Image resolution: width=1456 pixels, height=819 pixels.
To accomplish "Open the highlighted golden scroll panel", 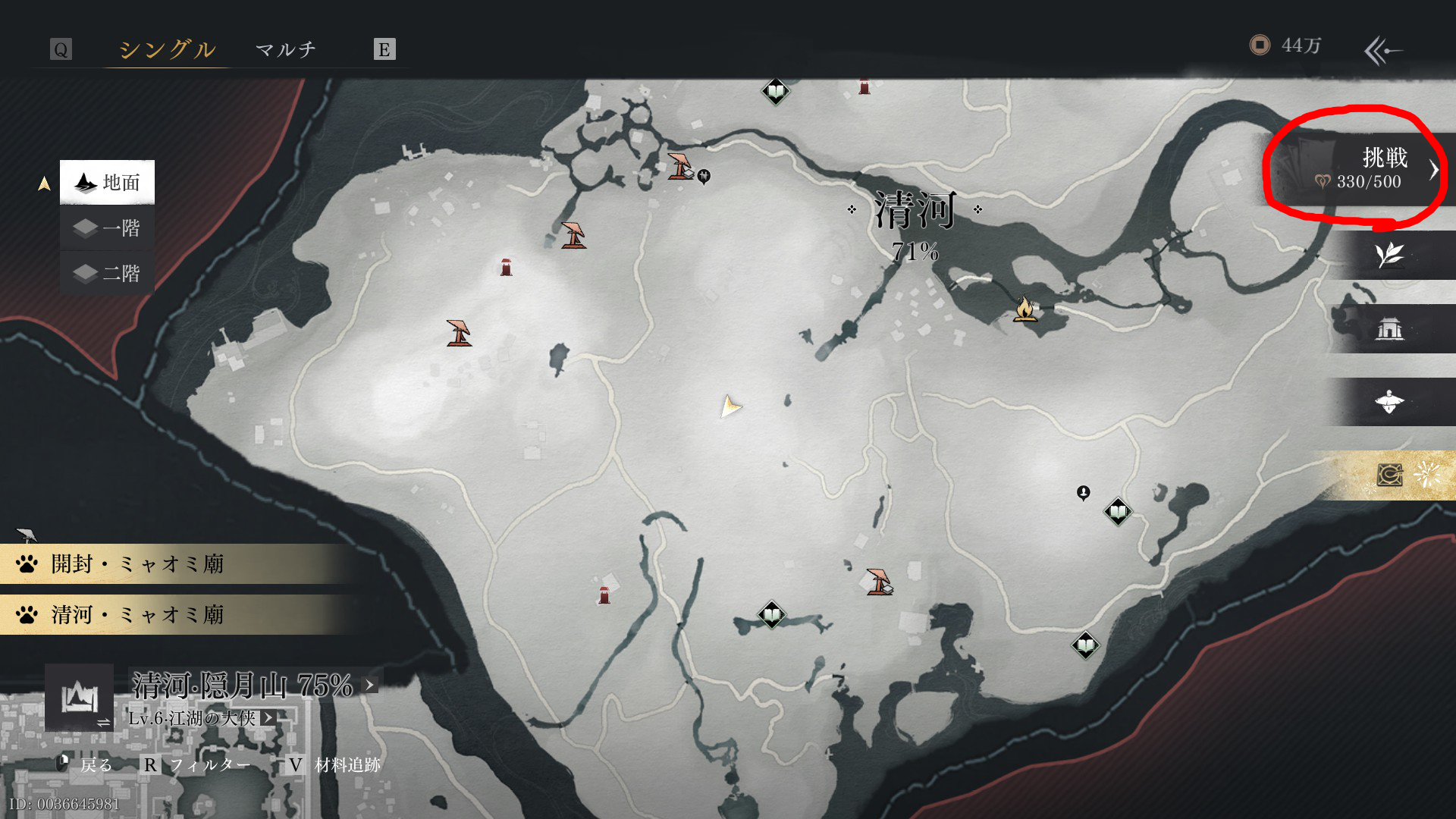I will 1391,475.
